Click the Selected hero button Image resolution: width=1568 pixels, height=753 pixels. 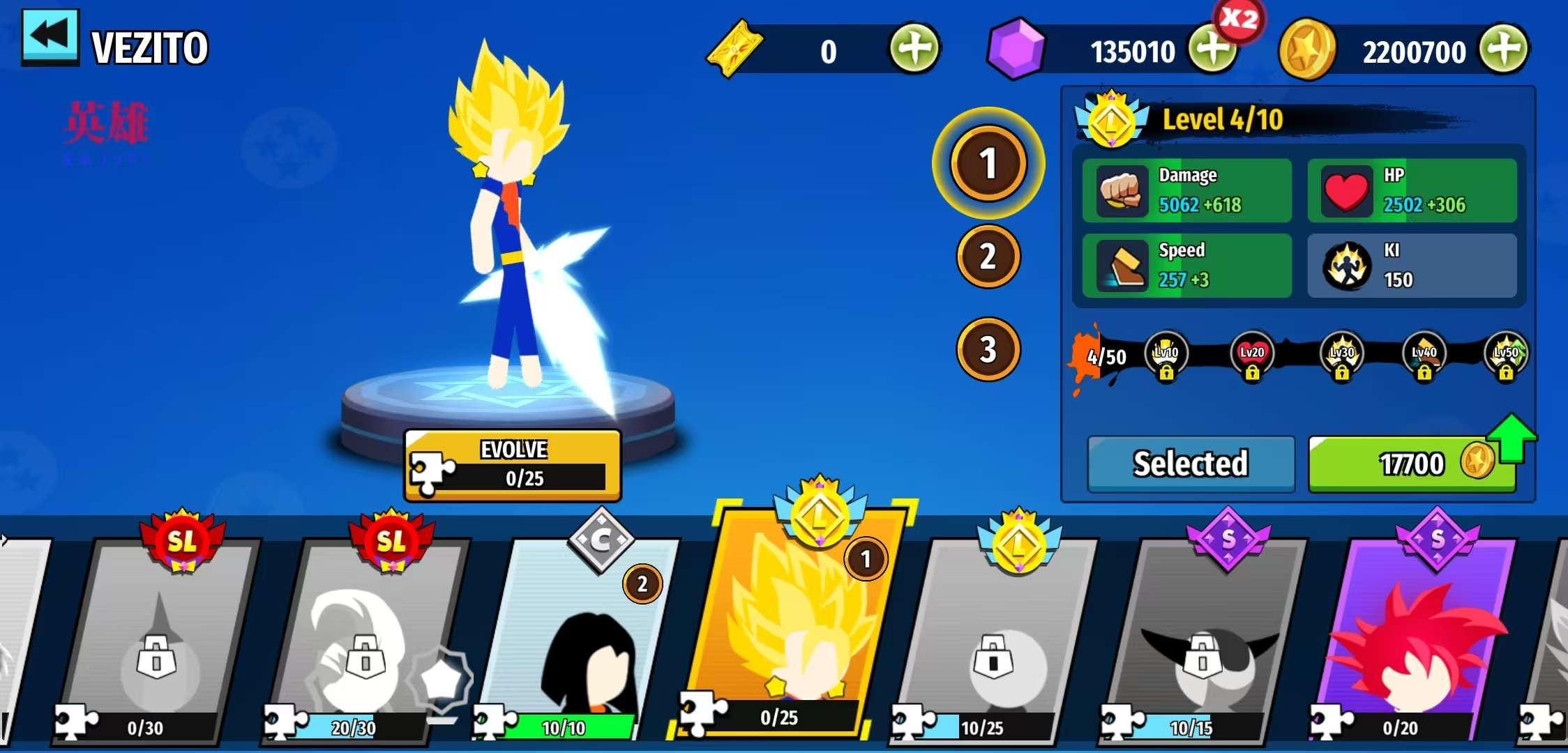(x=1191, y=464)
